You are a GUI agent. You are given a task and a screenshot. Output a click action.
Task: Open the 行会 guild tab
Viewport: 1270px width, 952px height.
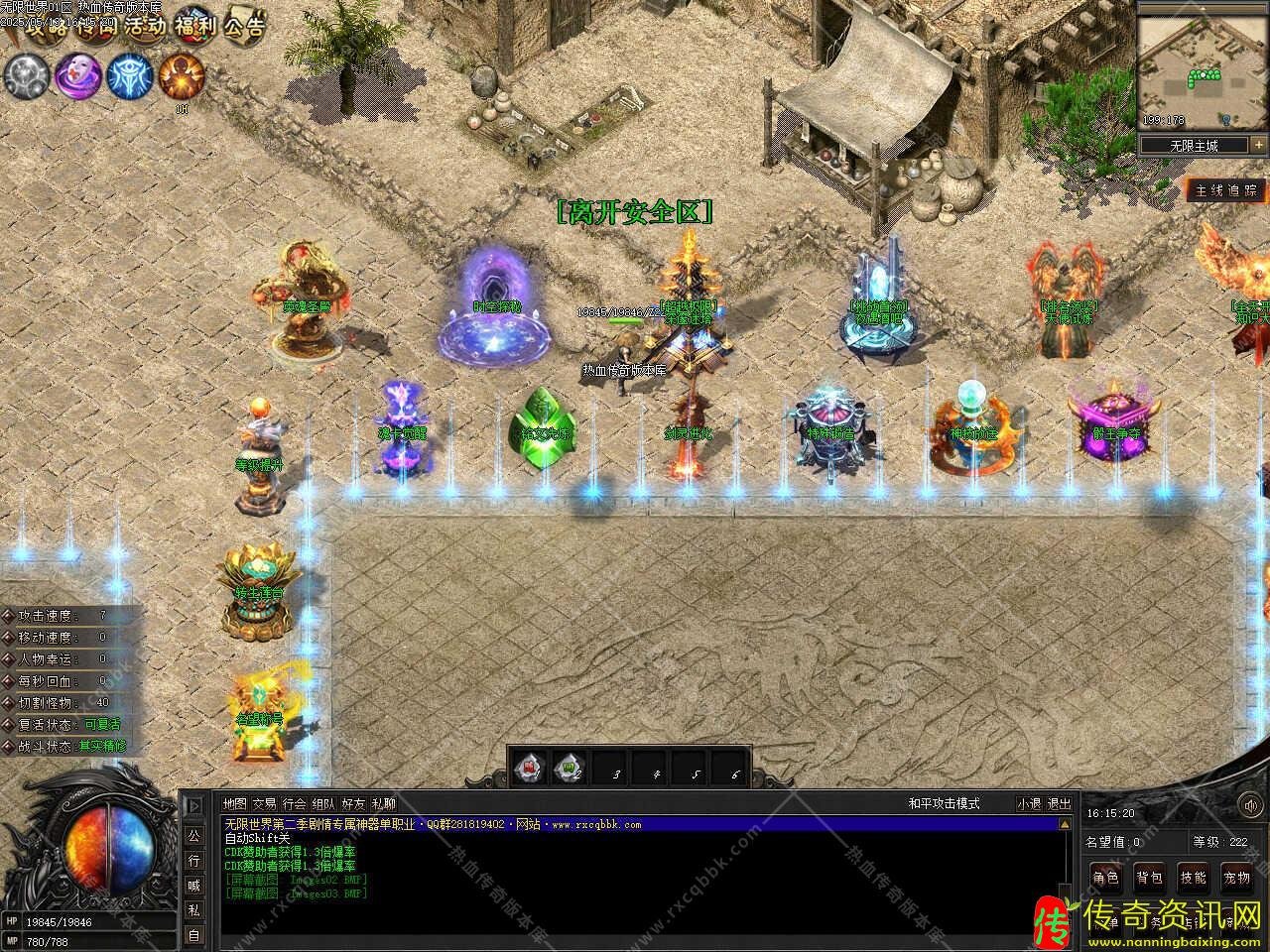pyautogui.click(x=294, y=804)
